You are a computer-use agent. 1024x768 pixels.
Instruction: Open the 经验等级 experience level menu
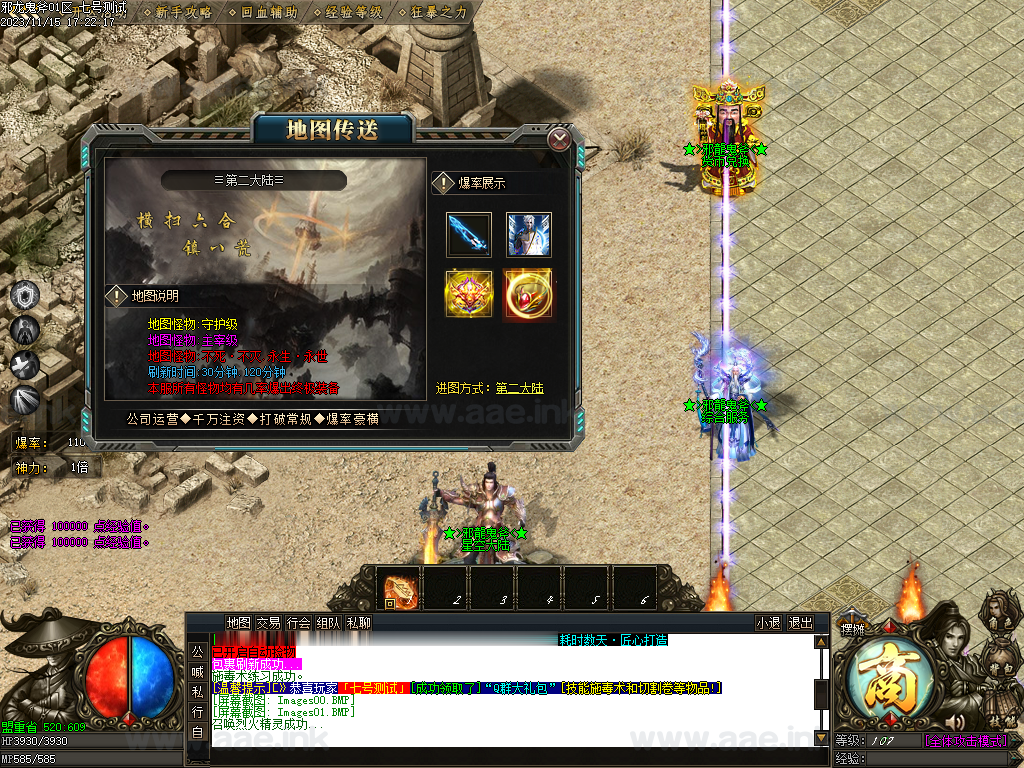click(x=354, y=12)
